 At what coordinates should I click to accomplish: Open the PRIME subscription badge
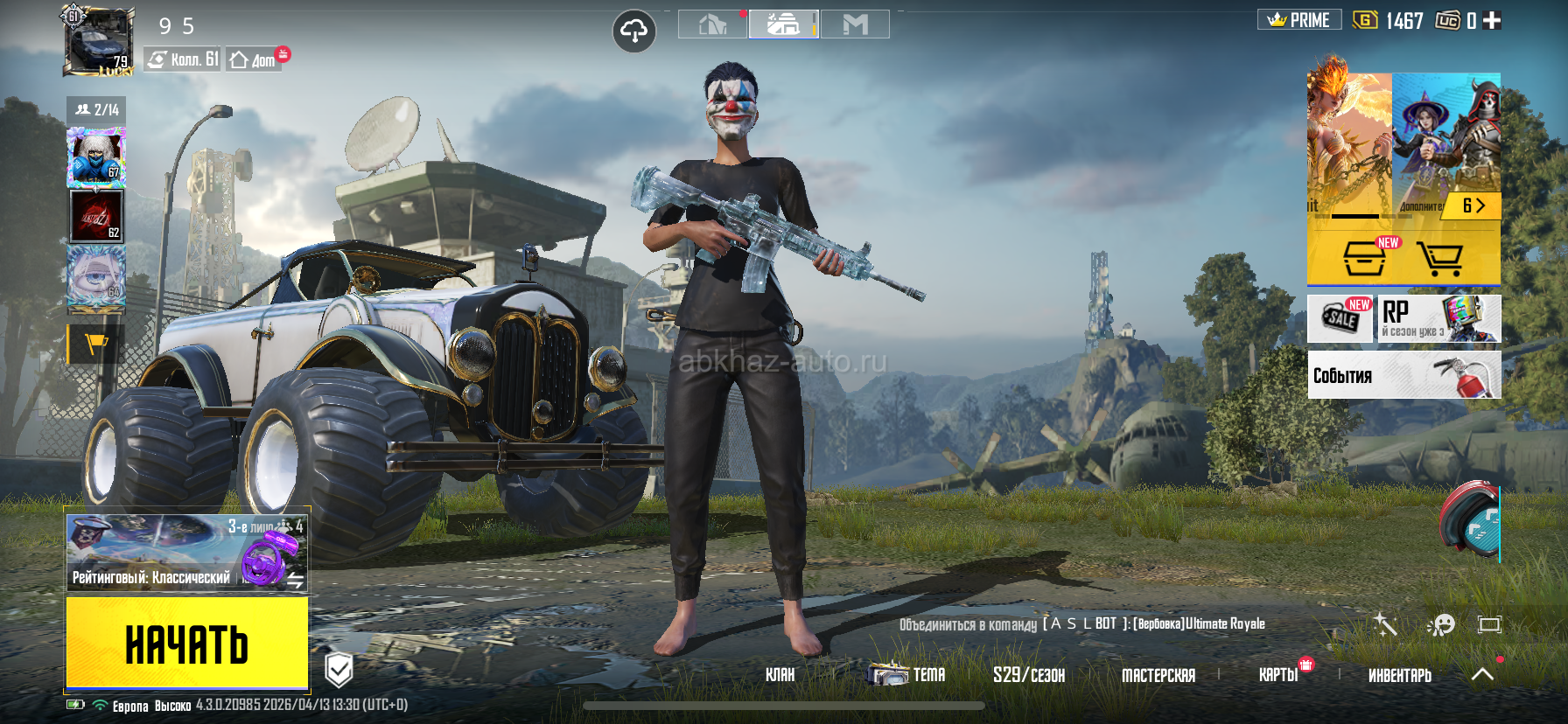click(1299, 20)
